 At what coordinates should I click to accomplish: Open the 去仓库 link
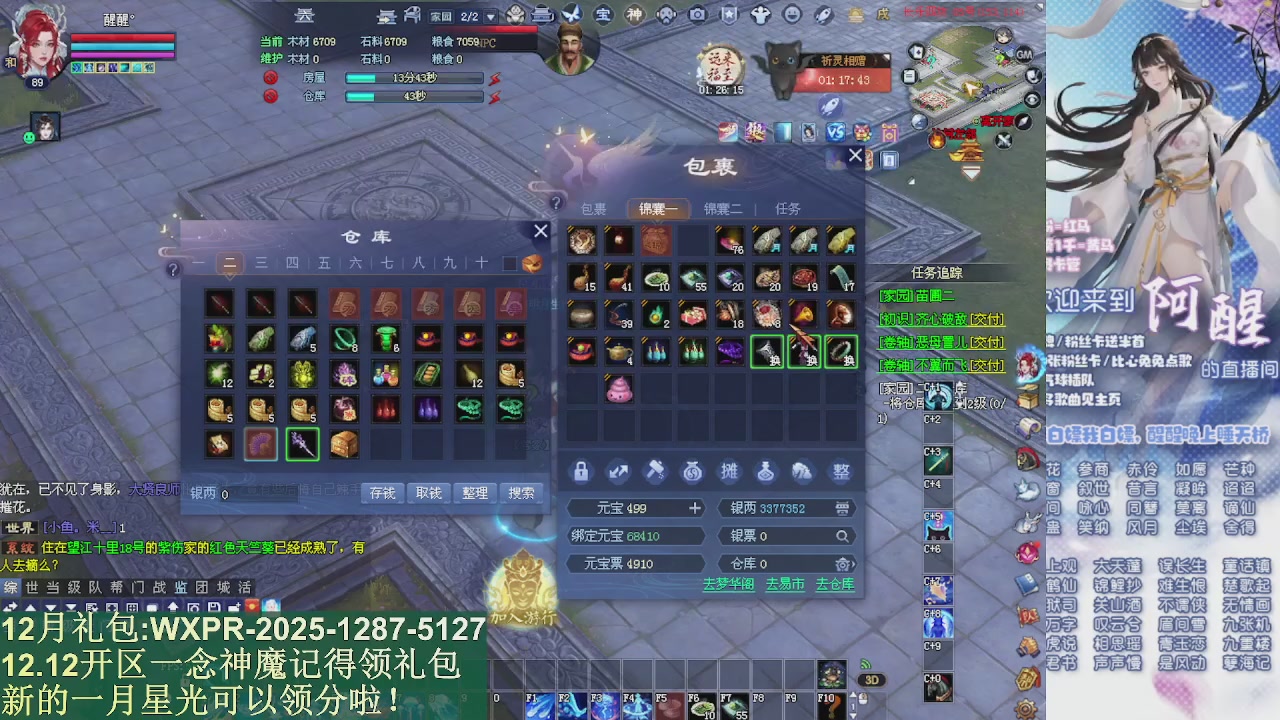[x=834, y=585]
